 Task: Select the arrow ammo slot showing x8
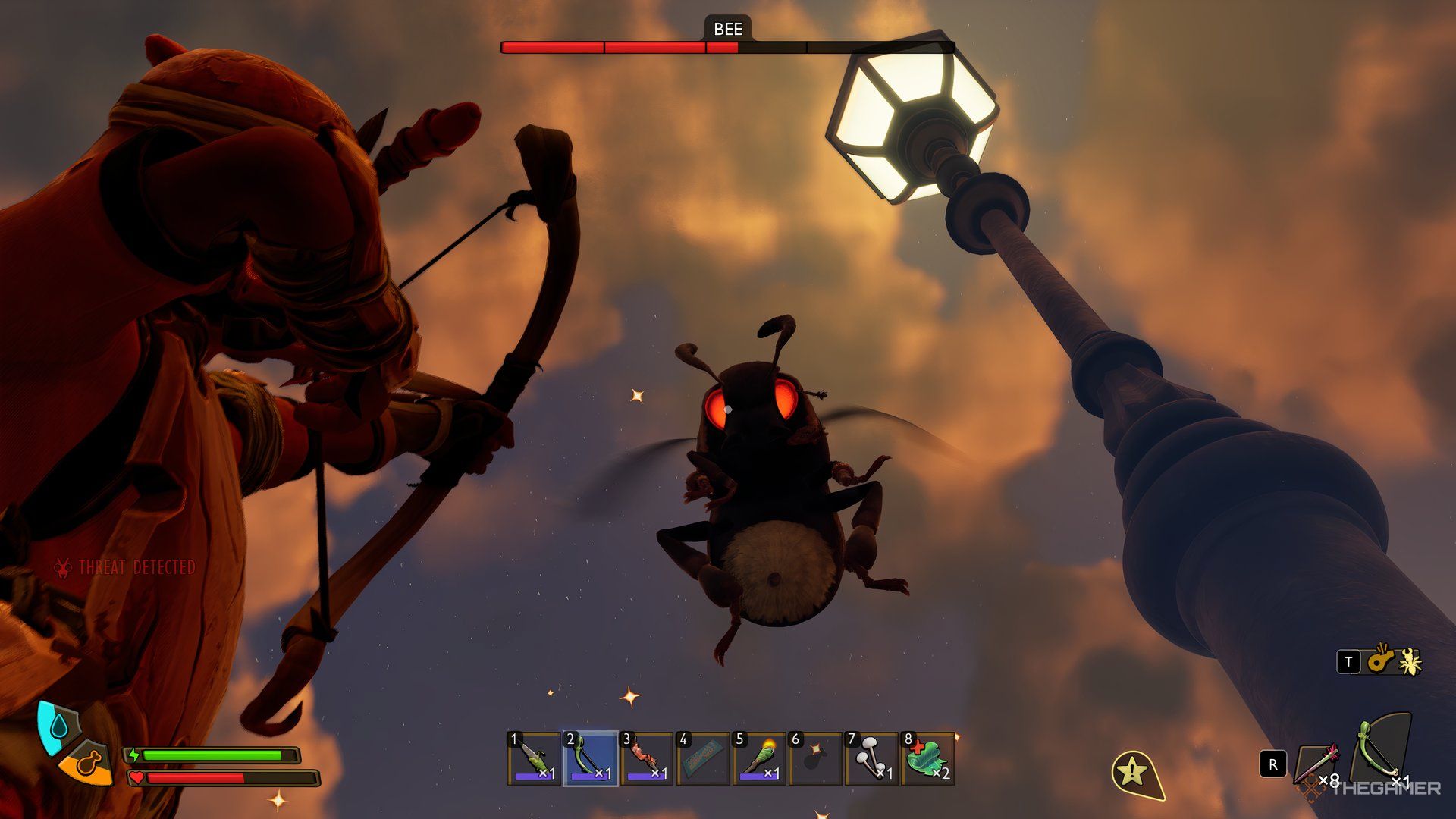[x=1318, y=764]
